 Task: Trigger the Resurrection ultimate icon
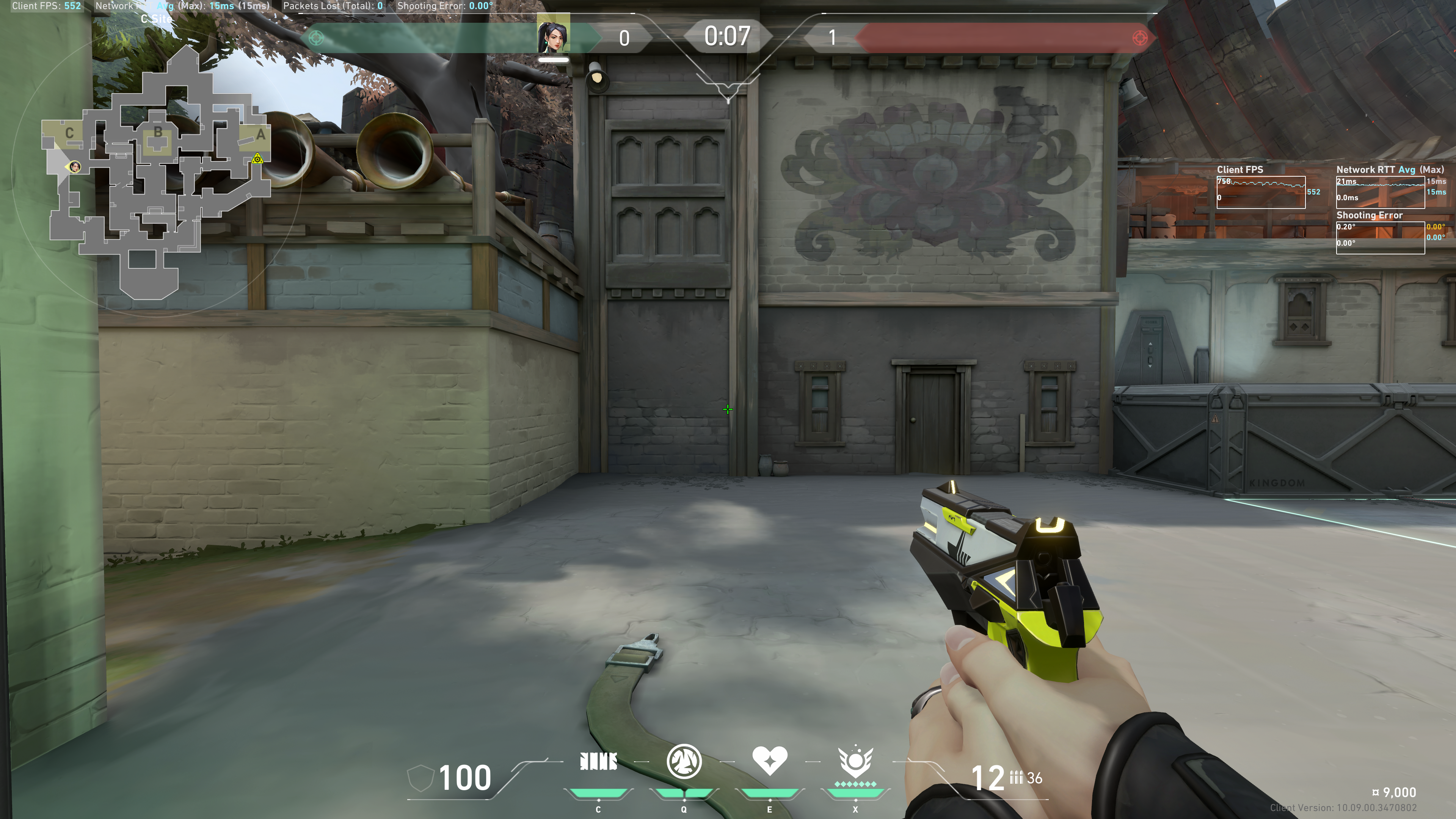tap(855, 762)
